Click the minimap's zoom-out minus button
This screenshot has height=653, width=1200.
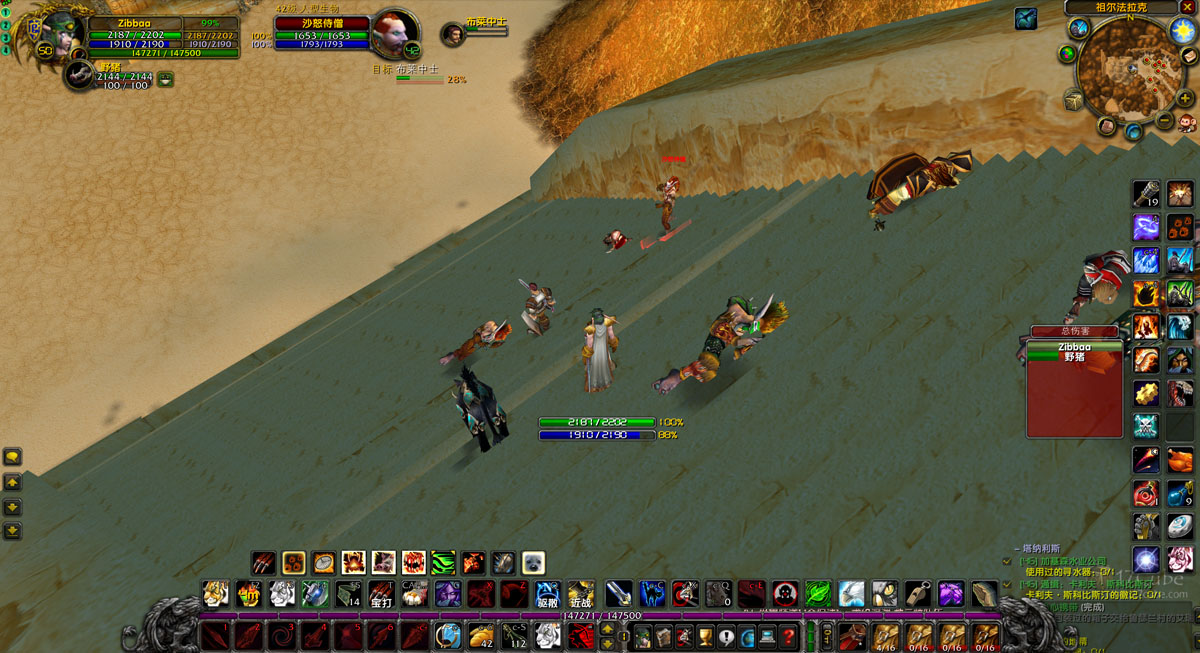pos(1165,121)
